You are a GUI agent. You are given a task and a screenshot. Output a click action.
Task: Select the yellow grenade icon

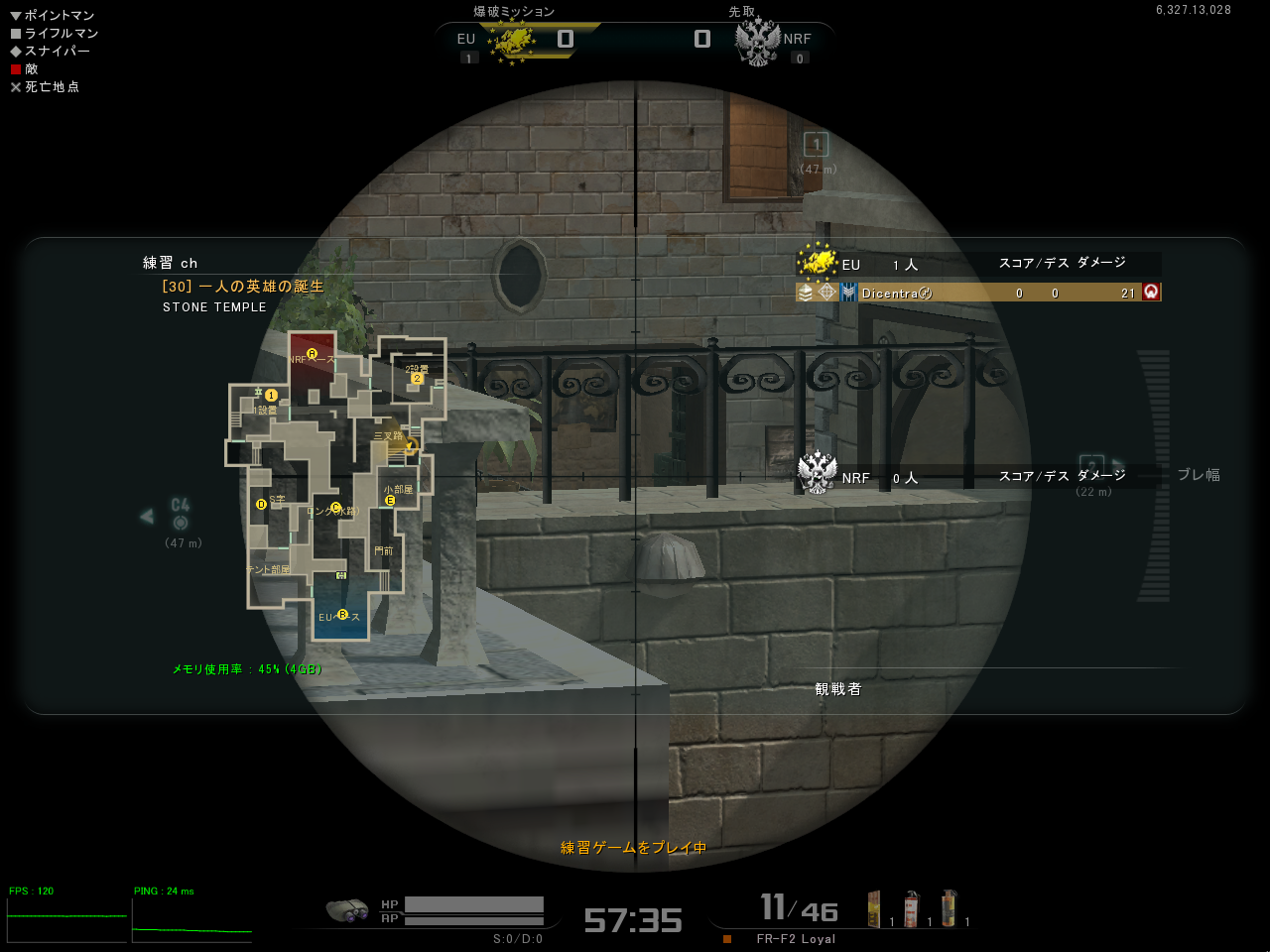[x=874, y=908]
